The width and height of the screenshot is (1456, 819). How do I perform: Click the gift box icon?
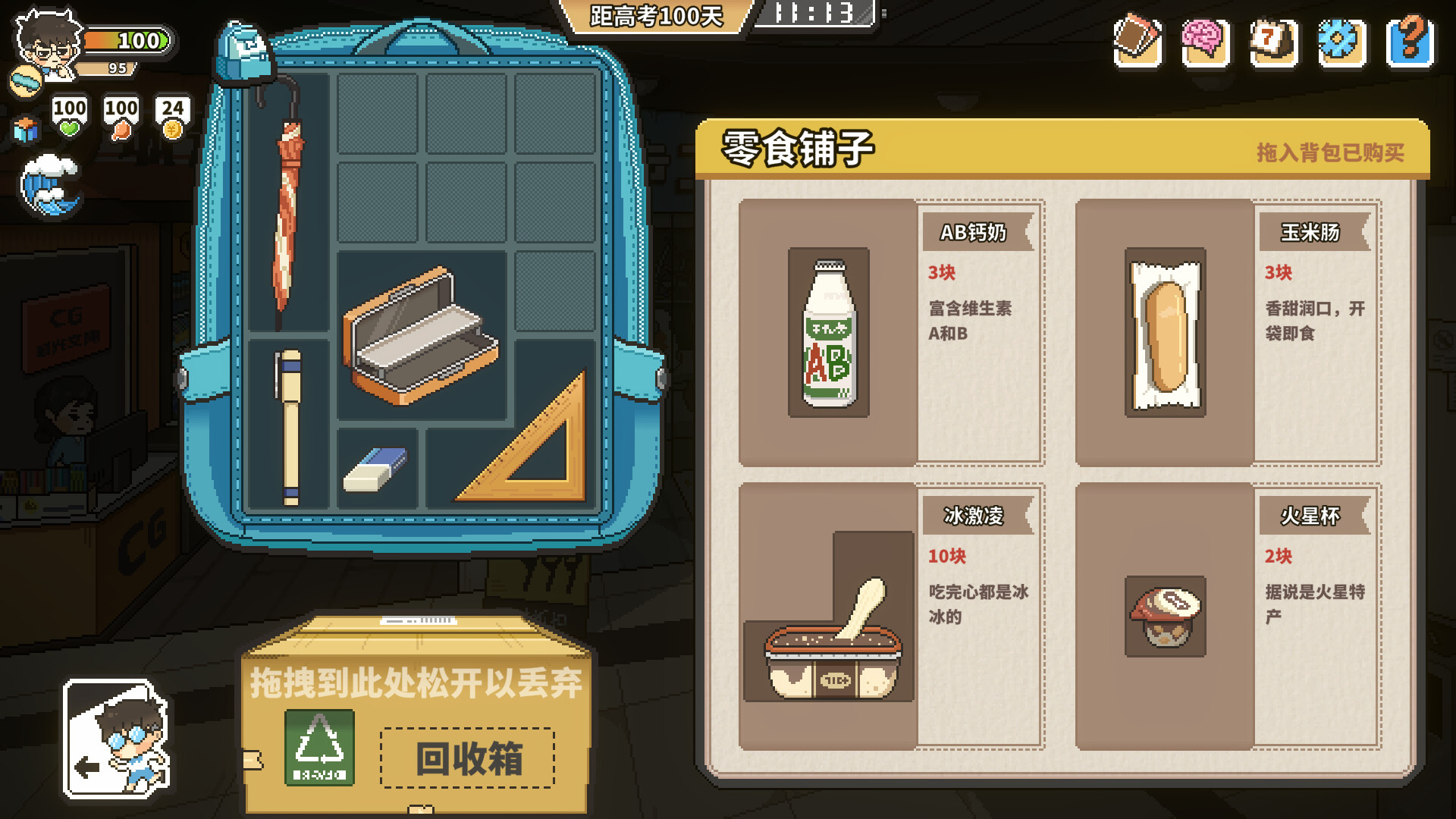point(26,129)
